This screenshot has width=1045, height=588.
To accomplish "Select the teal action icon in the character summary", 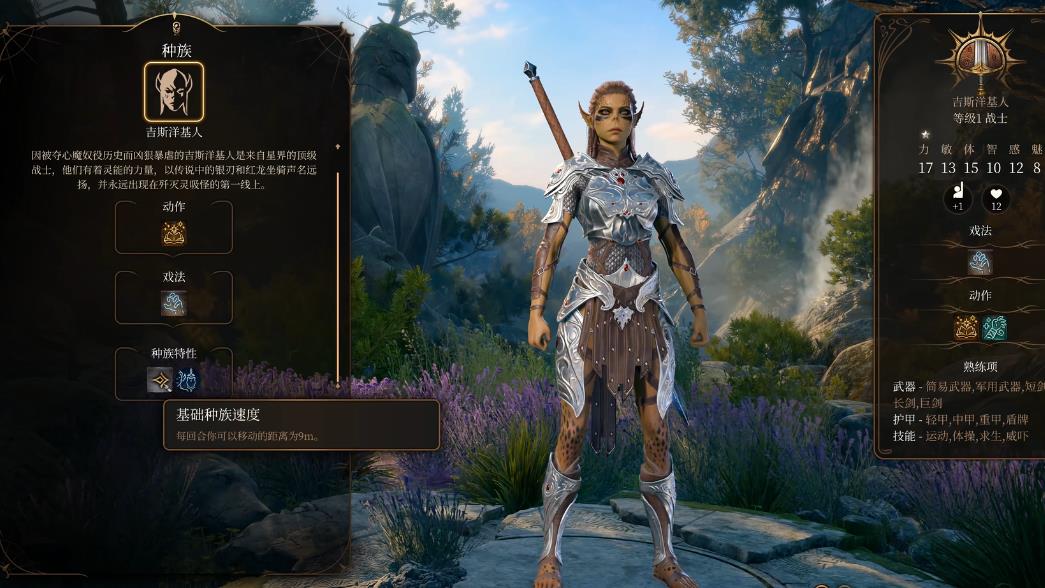I will click(994, 327).
